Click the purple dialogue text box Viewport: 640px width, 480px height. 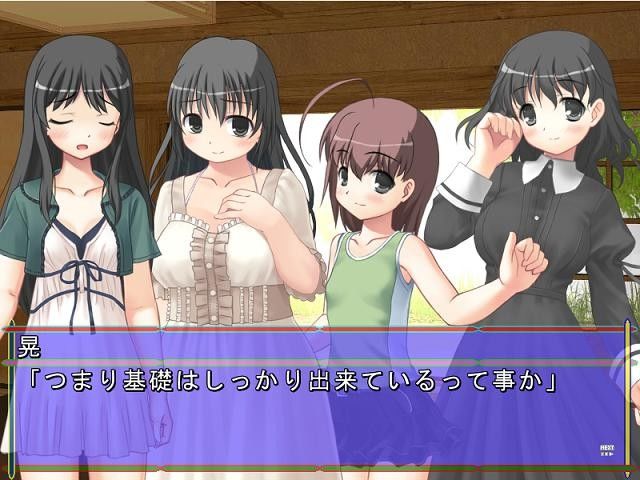tap(318, 400)
